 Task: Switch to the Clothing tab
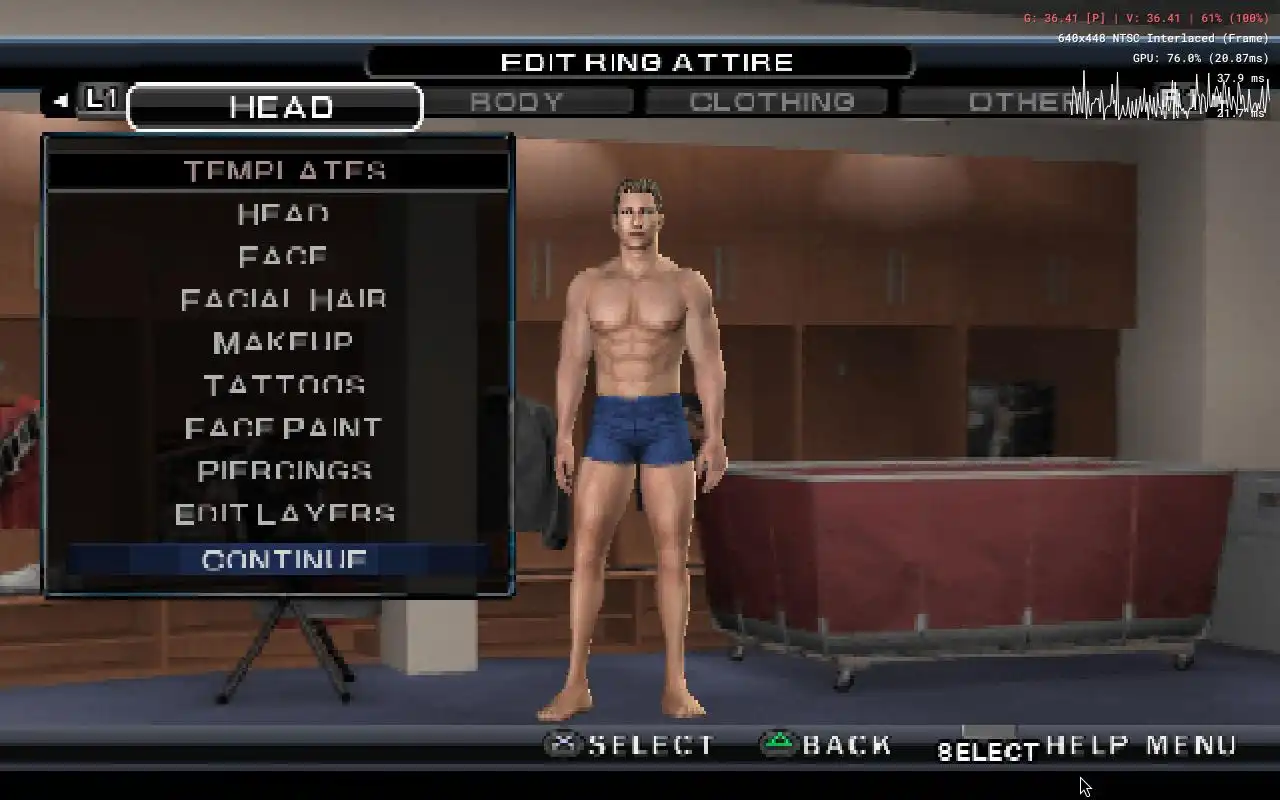[771, 102]
